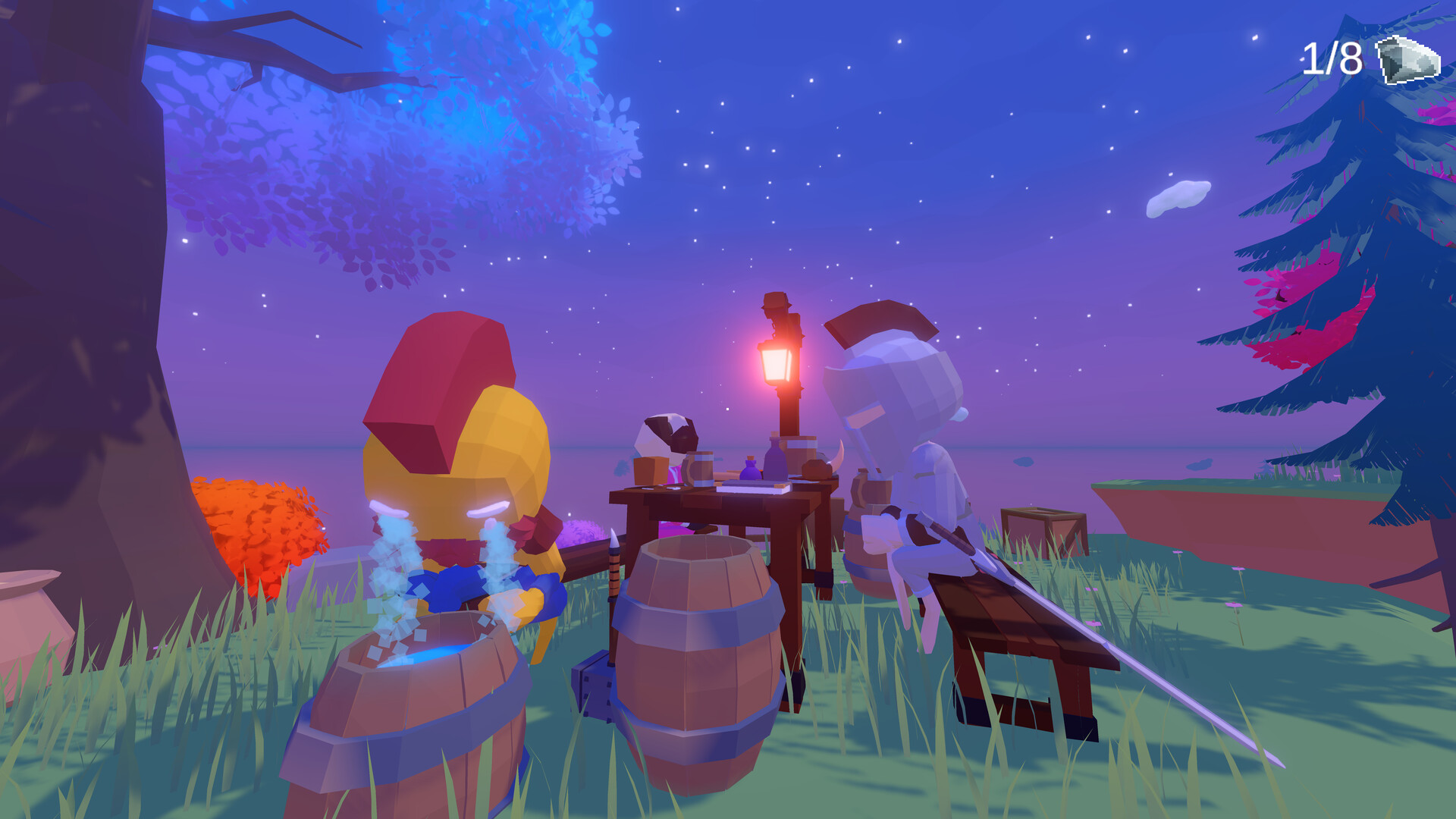
Task: Select the orange glowing bush by the tree
Action: (x=254, y=523)
